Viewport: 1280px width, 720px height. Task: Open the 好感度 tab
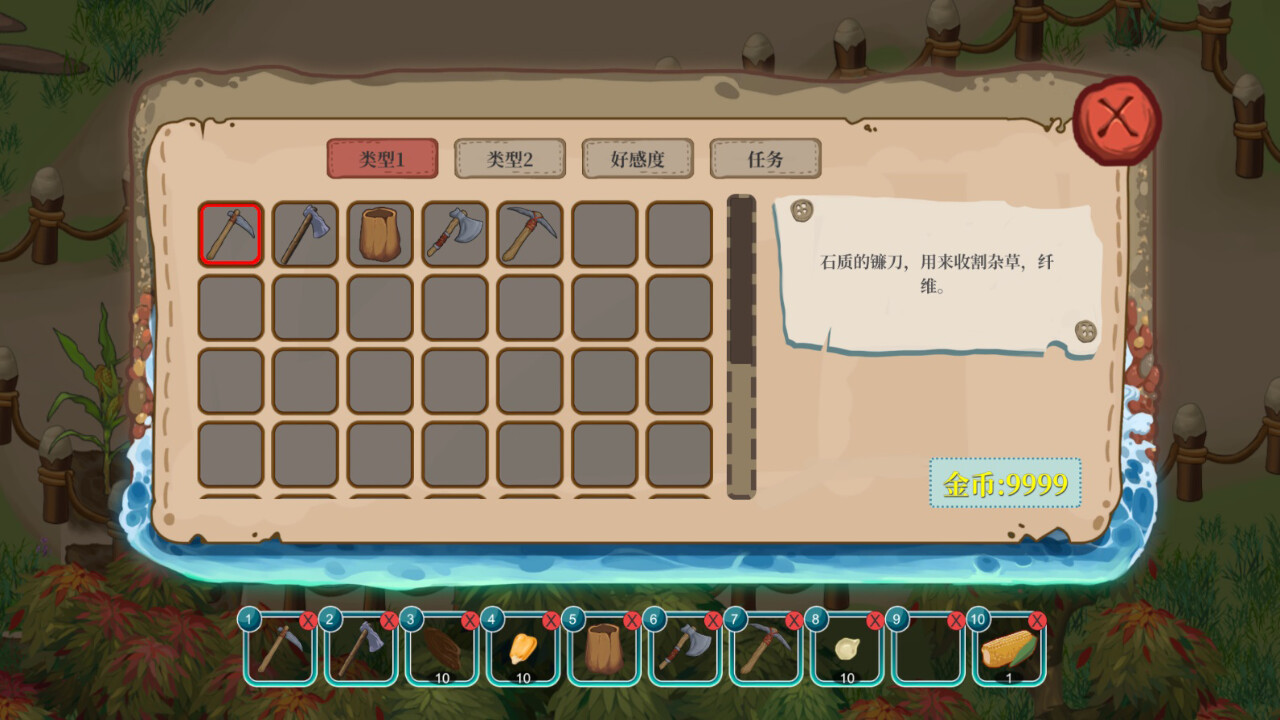coord(638,159)
